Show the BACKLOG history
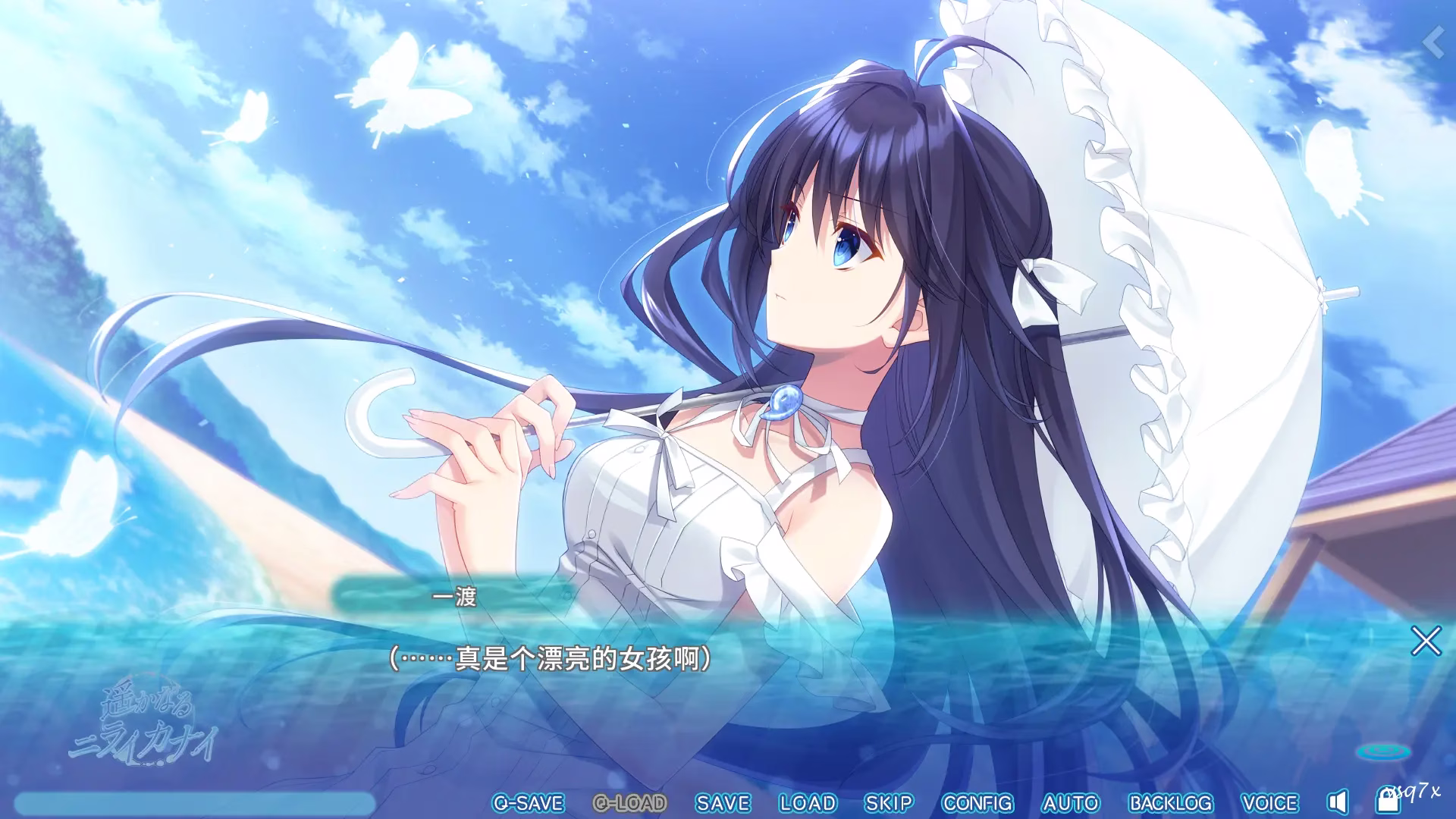The width and height of the screenshot is (1456, 819). pos(1171,802)
